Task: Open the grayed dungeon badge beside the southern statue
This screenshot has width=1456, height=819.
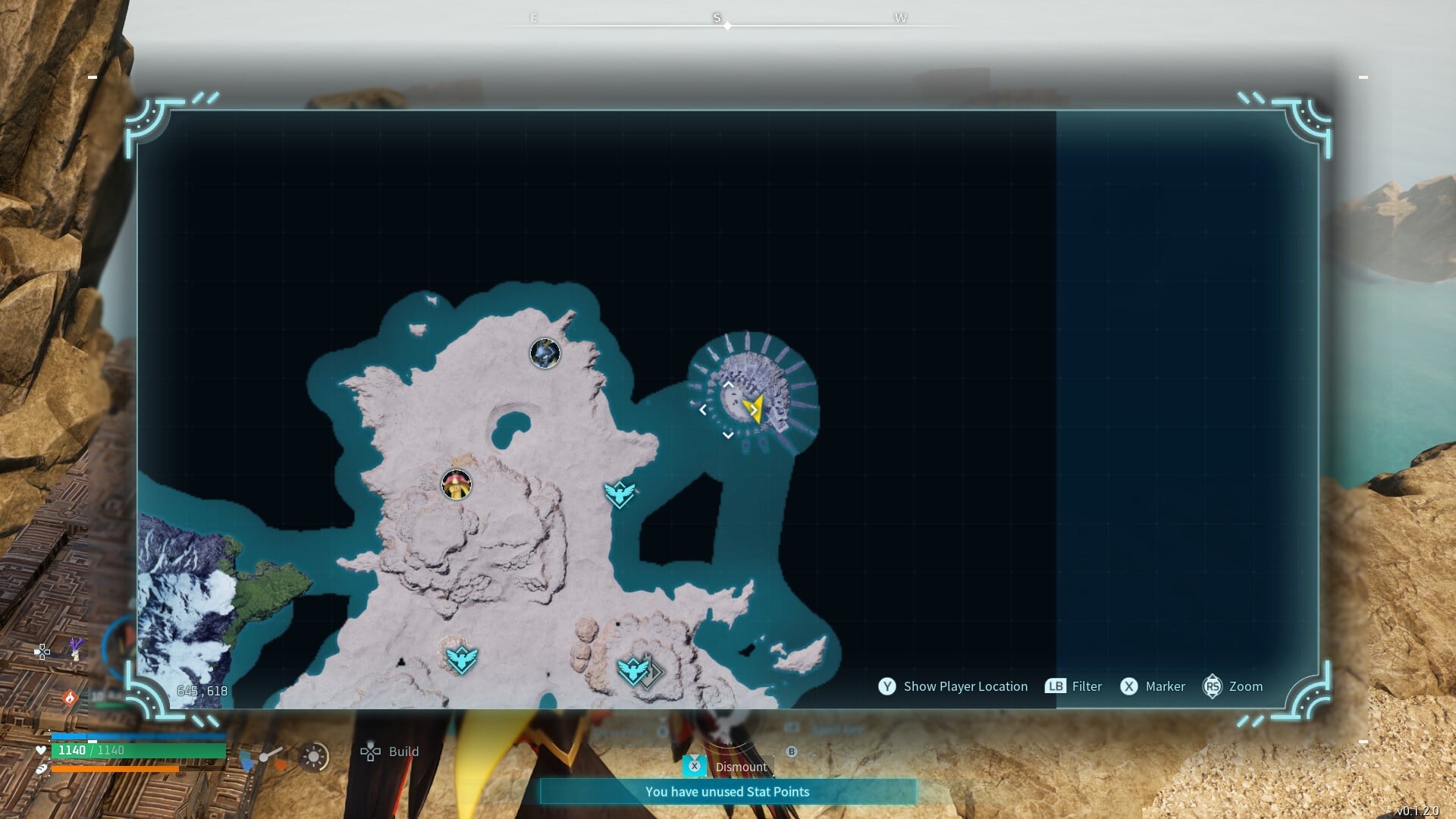Action: pos(654,673)
